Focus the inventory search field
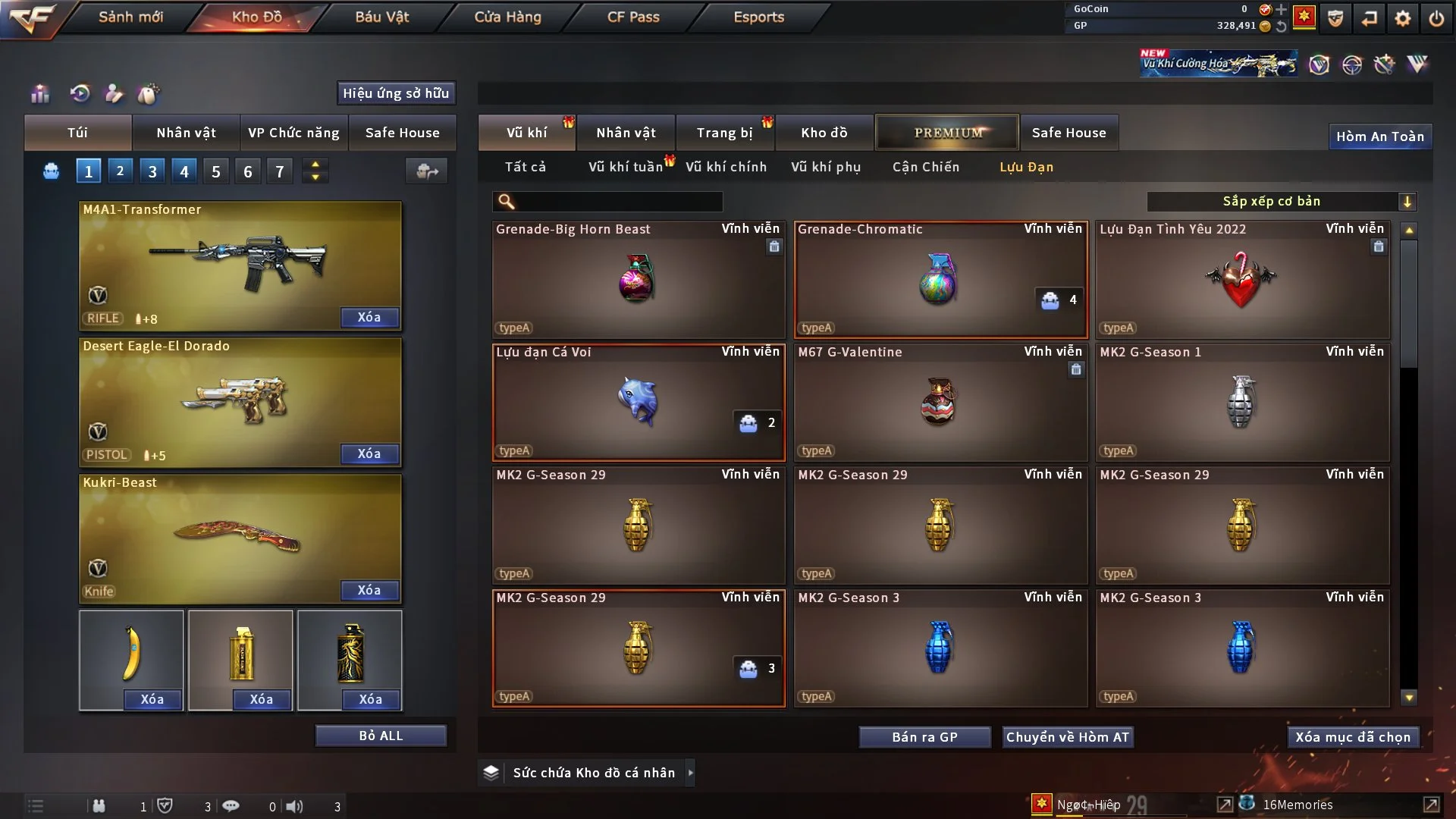 tap(618, 201)
